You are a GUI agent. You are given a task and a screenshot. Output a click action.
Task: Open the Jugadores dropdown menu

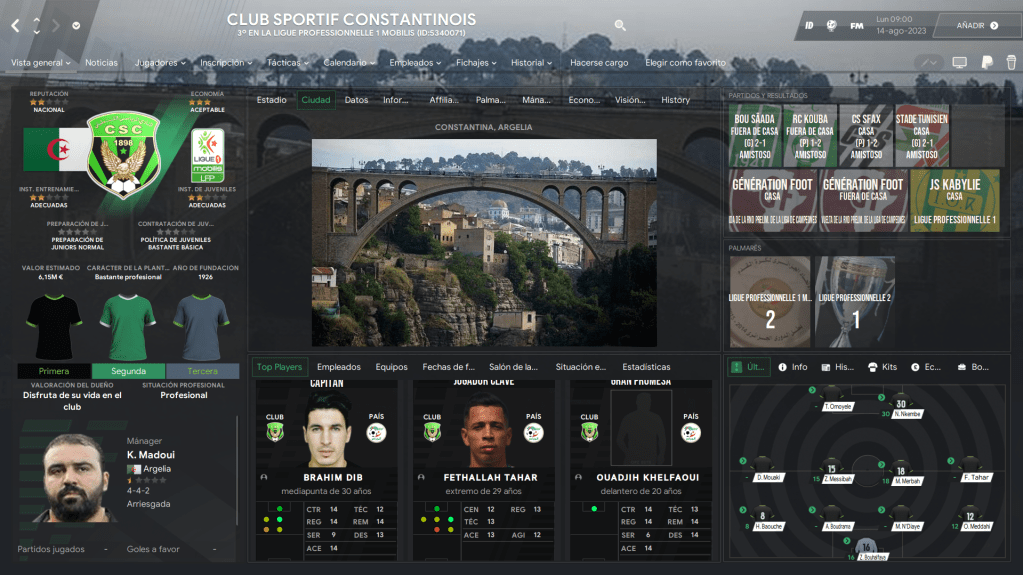pos(160,63)
